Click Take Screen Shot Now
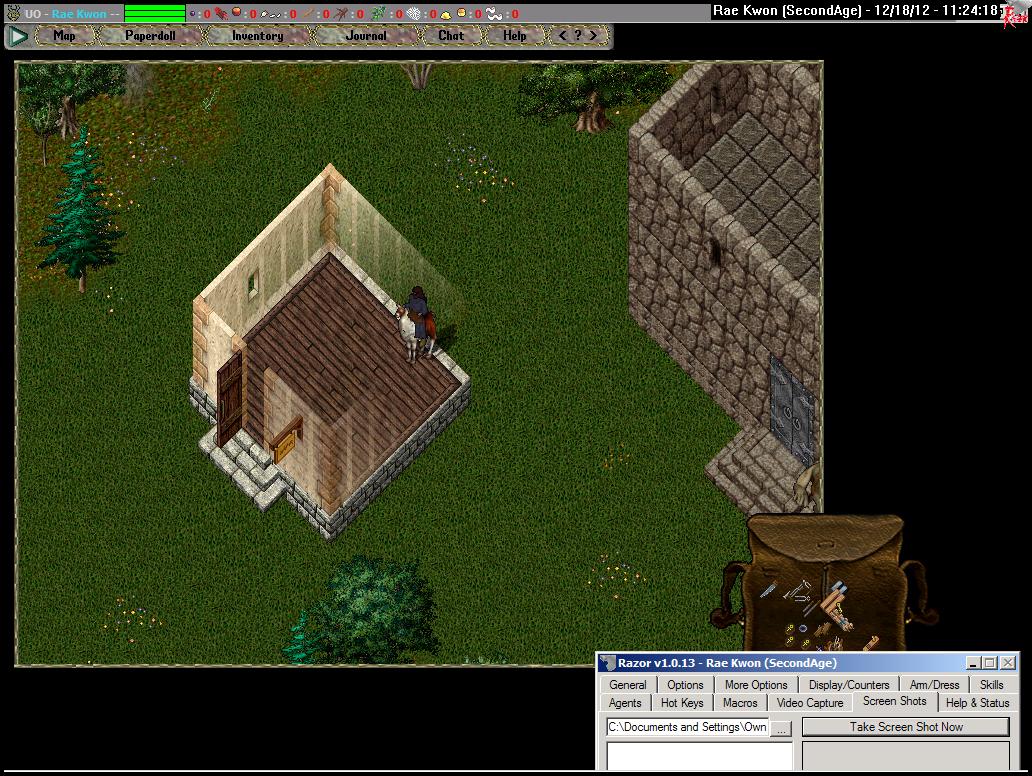The height and width of the screenshot is (776, 1032). [x=906, y=727]
